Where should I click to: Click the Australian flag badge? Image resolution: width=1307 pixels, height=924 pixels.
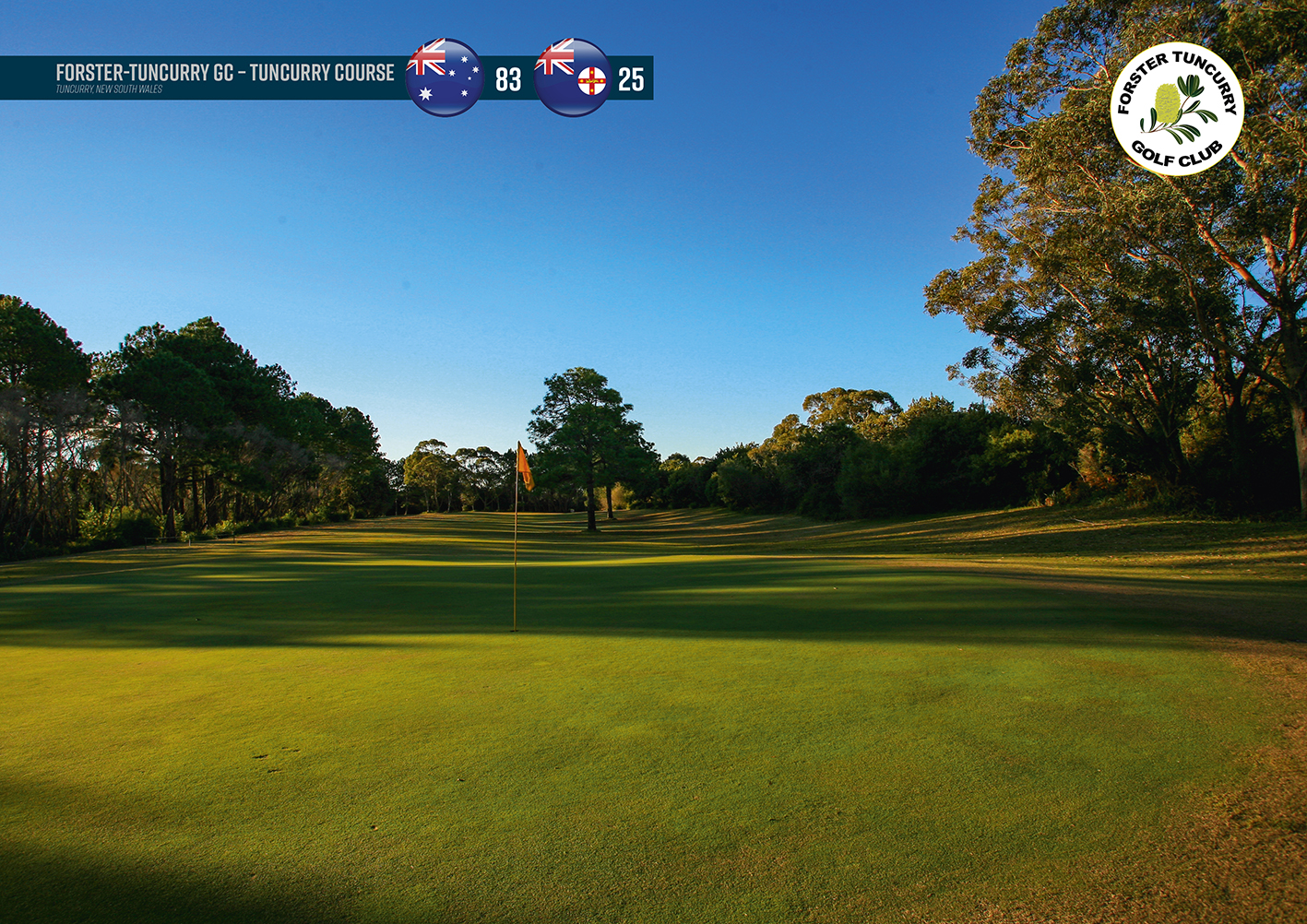pyautogui.click(x=444, y=77)
